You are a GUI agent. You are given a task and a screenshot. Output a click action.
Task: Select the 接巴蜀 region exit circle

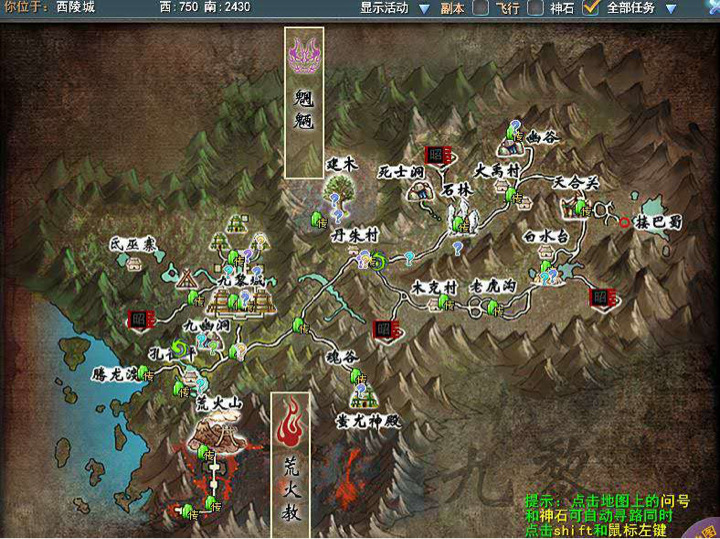(626, 222)
